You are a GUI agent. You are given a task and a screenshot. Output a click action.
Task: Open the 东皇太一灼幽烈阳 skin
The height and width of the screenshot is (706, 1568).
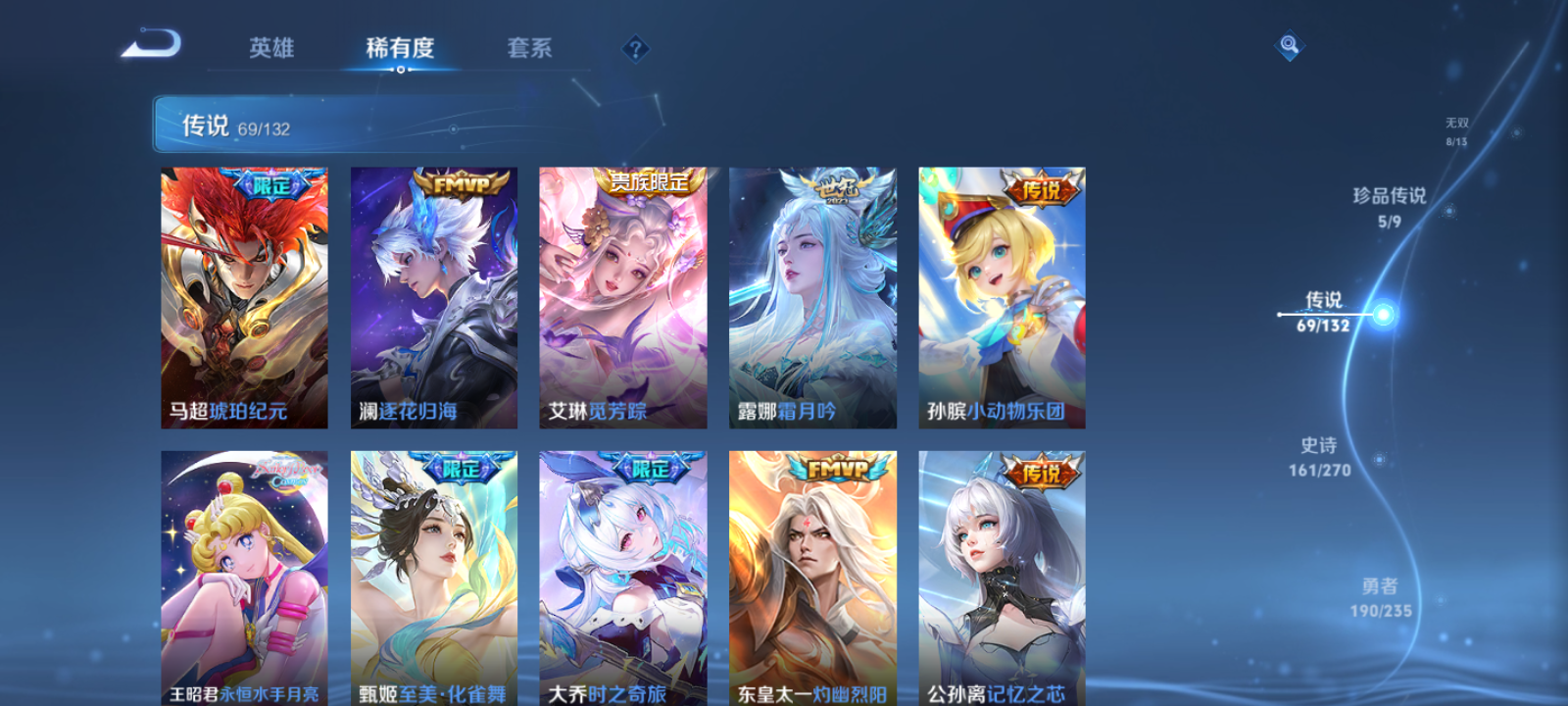pyautogui.click(x=811, y=579)
